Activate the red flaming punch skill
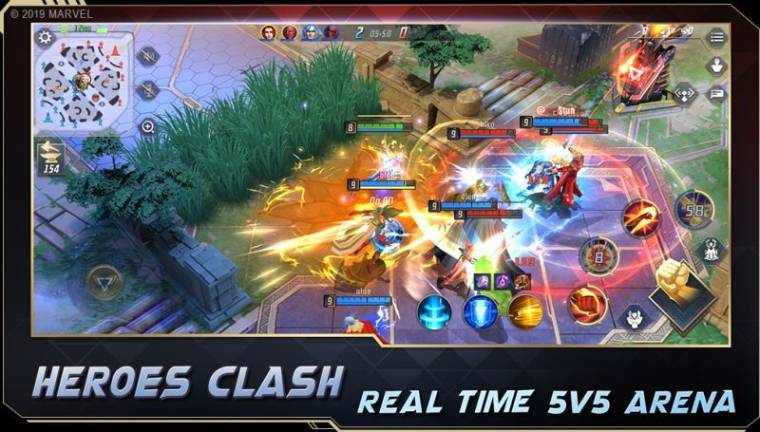This screenshot has width=760, height=432. point(588,304)
